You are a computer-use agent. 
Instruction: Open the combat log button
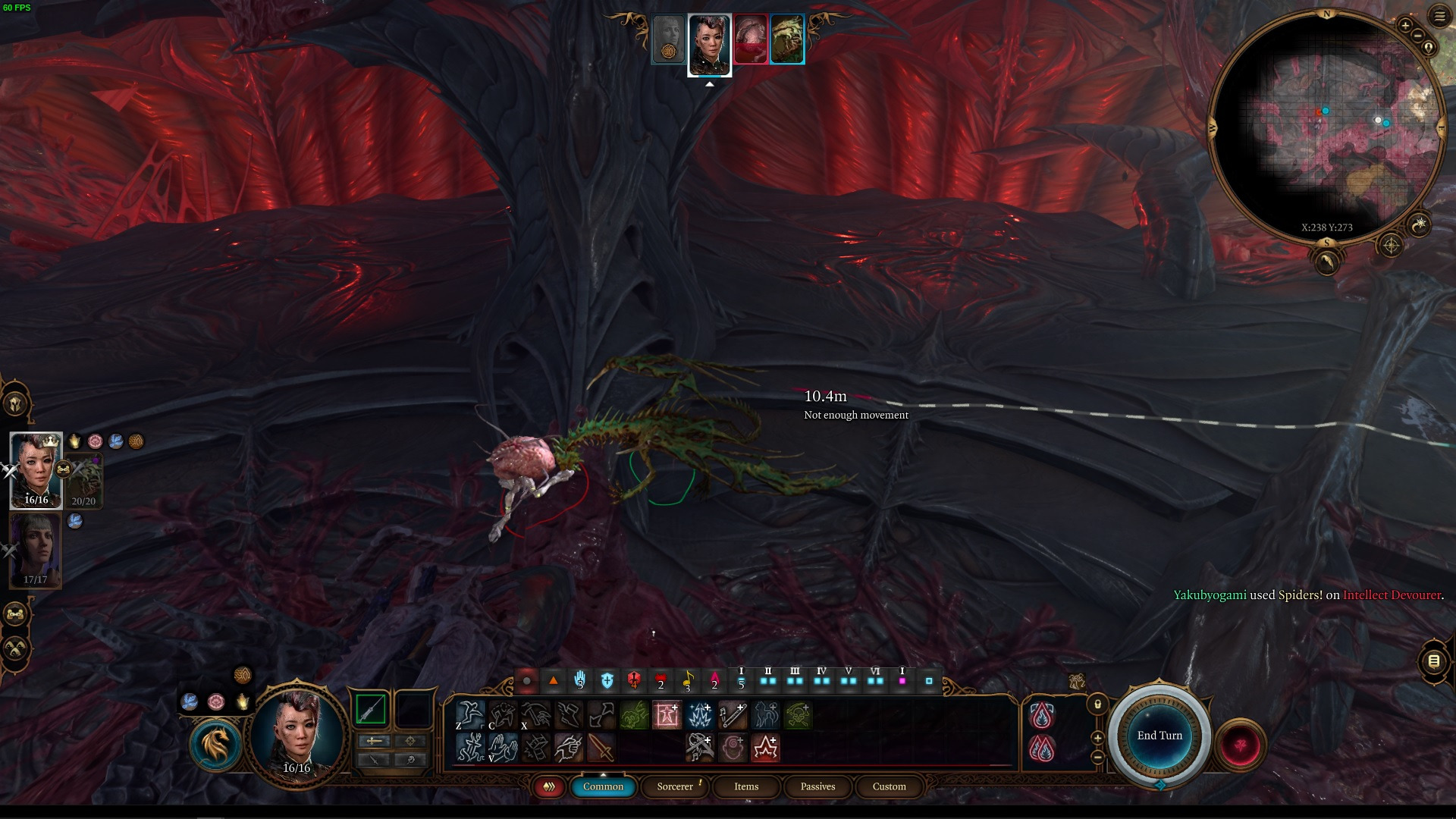(x=1433, y=661)
